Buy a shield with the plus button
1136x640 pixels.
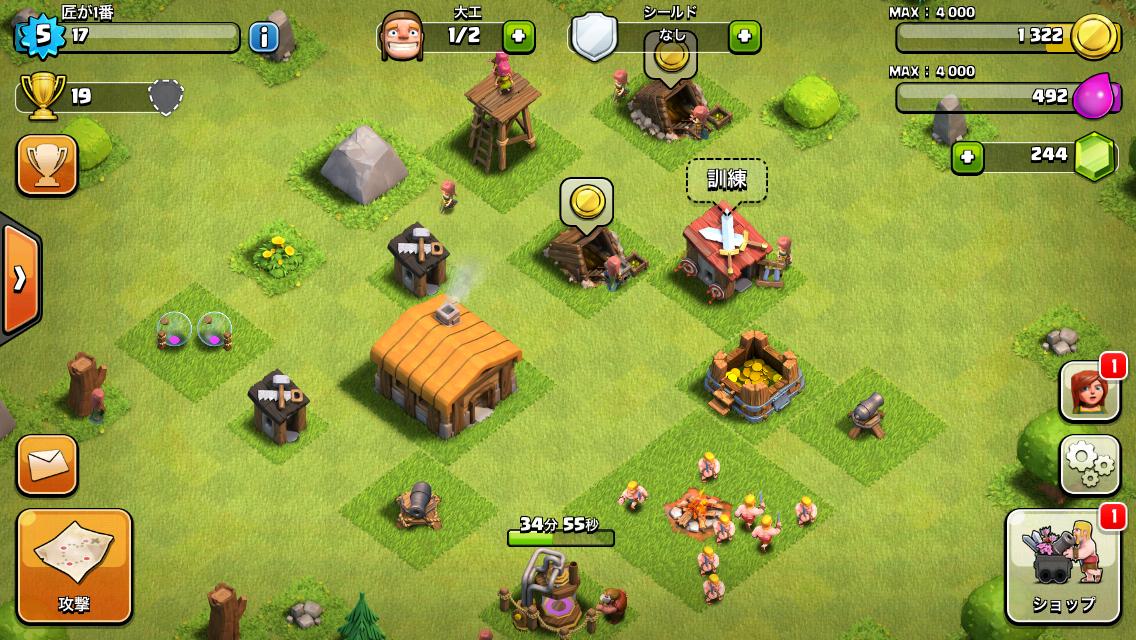pyautogui.click(x=744, y=37)
